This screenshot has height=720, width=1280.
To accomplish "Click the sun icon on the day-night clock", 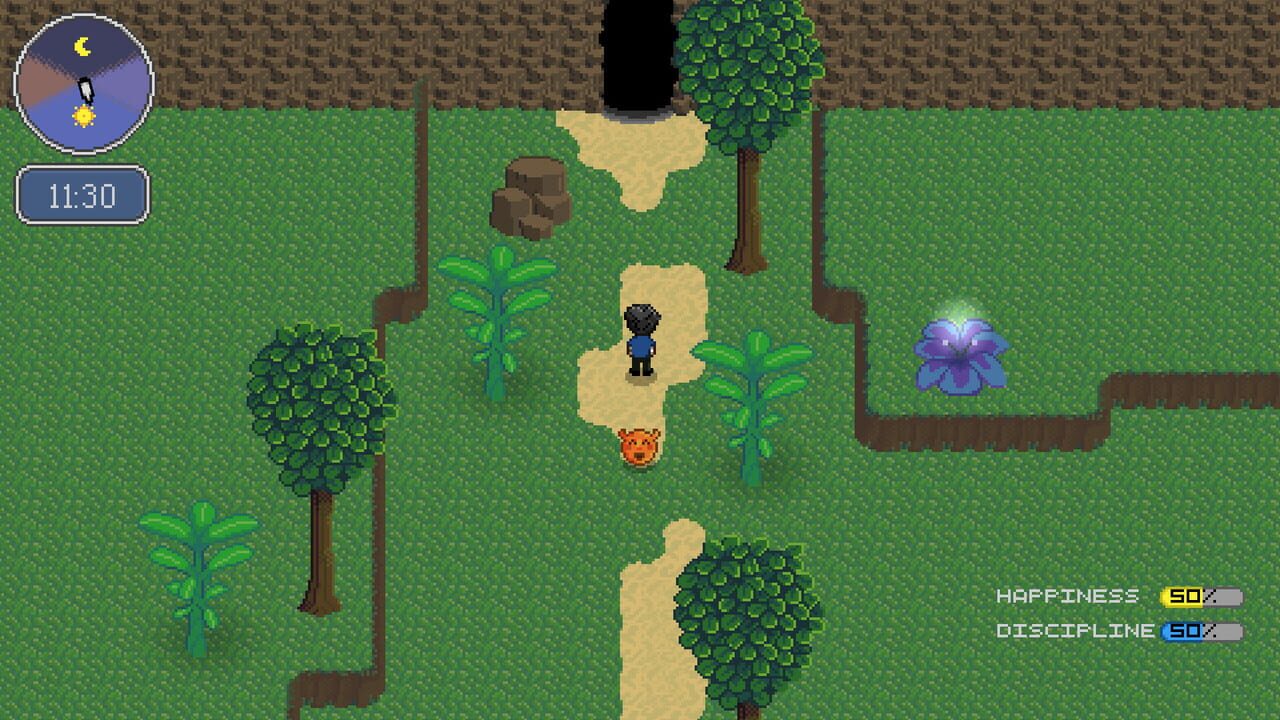I will coord(84,116).
